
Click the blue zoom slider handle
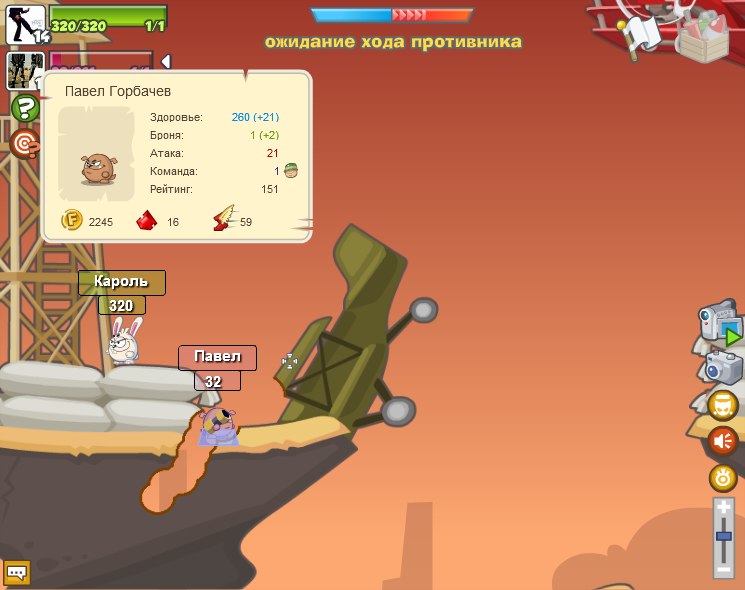pyautogui.click(x=724, y=538)
